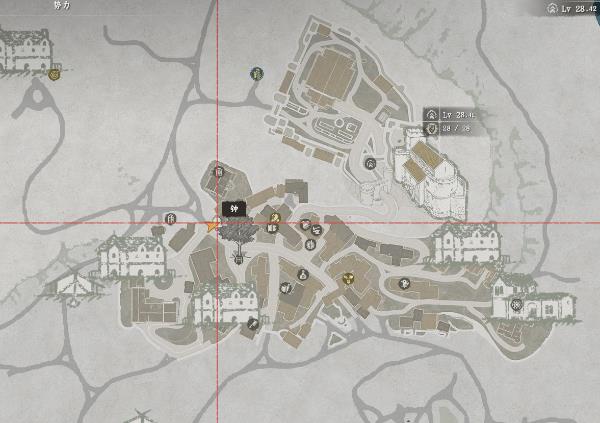
Task: Select the hammer marker in southern town
Action: click(251, 324)
